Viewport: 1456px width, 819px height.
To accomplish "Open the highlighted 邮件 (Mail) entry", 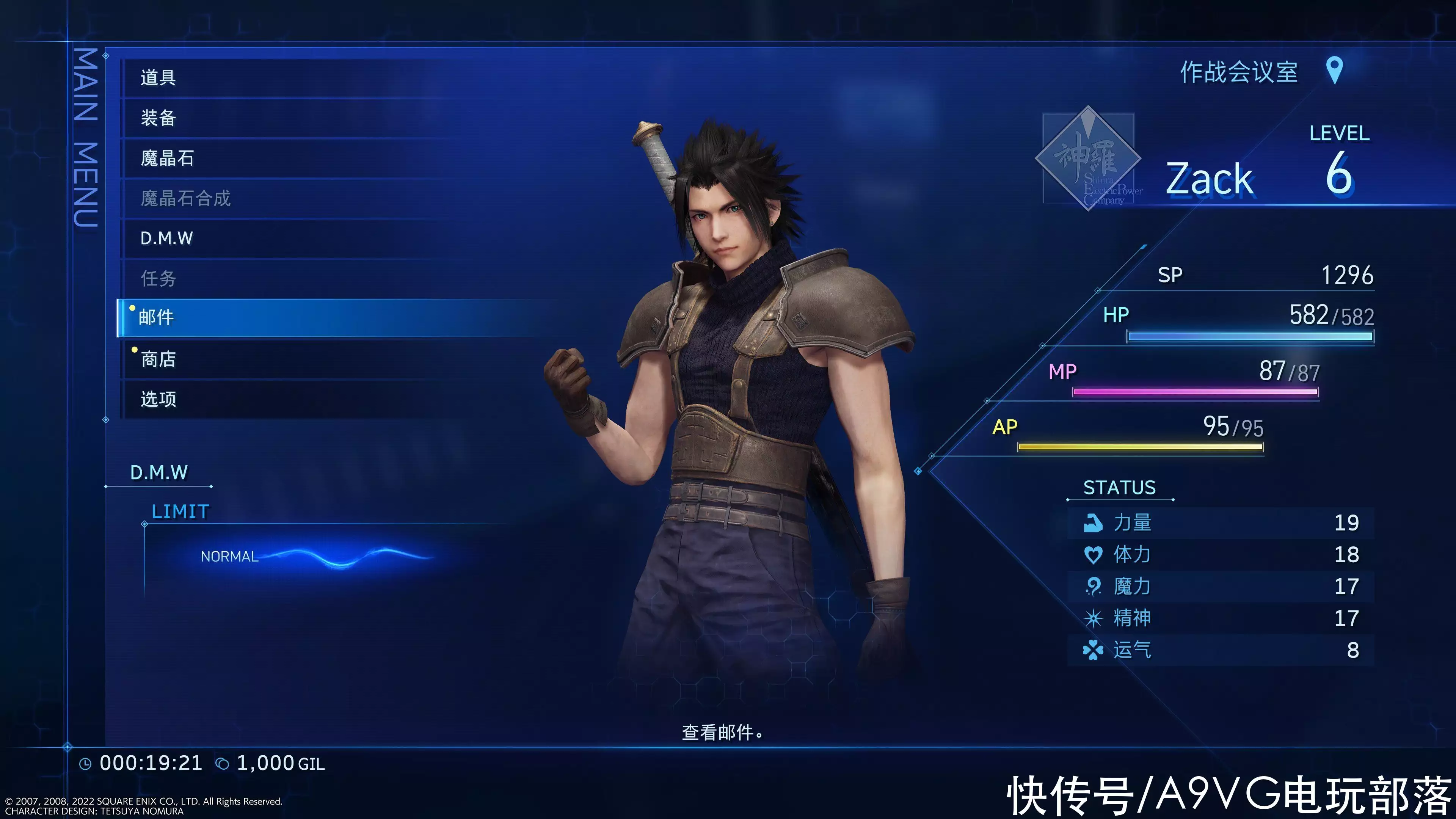I will (157, 318).
